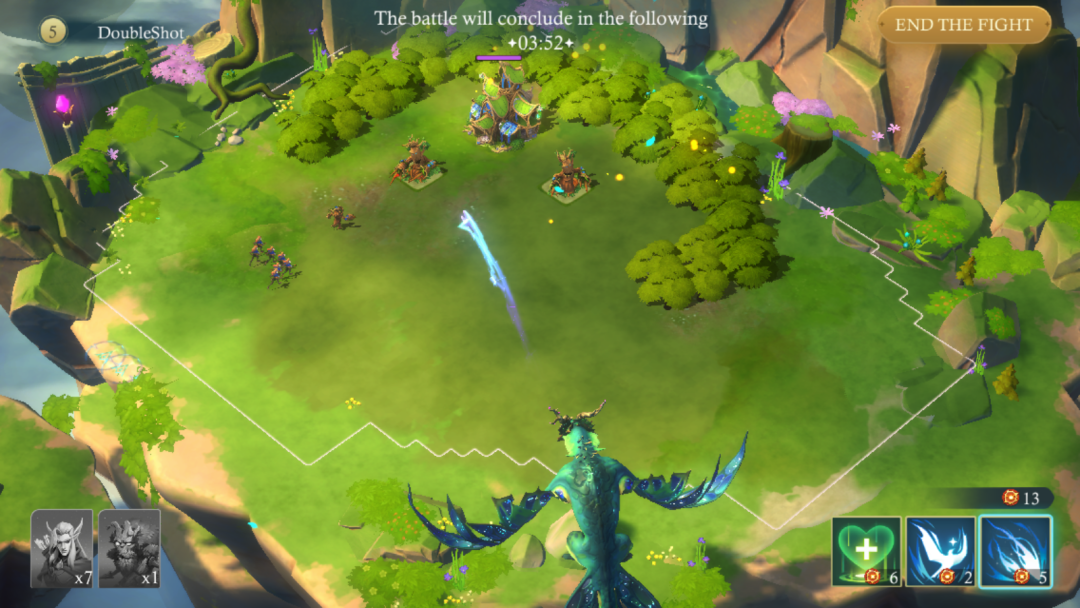Screen dimensions: 1080x608
Task: Activate the green heart healing spell
Action: pyautogui.click(x=866, y=551)
